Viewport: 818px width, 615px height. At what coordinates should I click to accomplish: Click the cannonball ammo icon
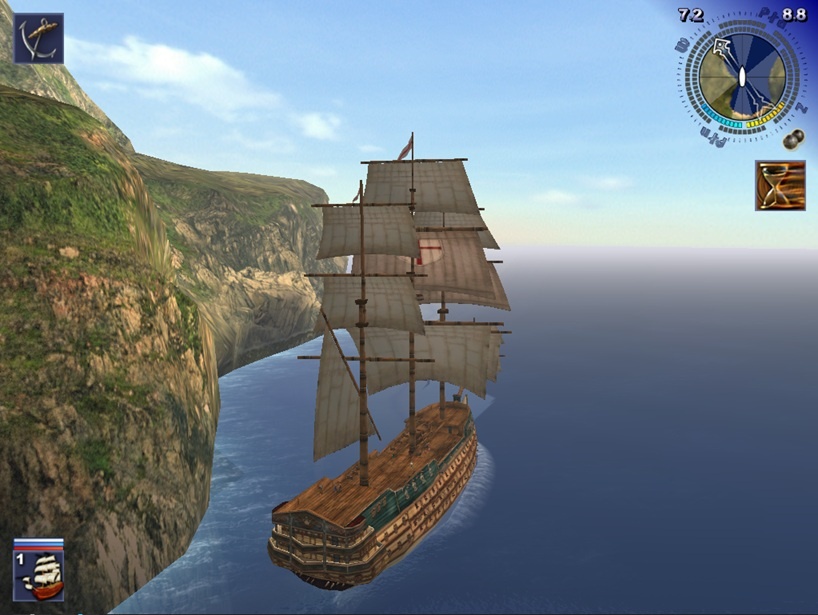[795, 137]
